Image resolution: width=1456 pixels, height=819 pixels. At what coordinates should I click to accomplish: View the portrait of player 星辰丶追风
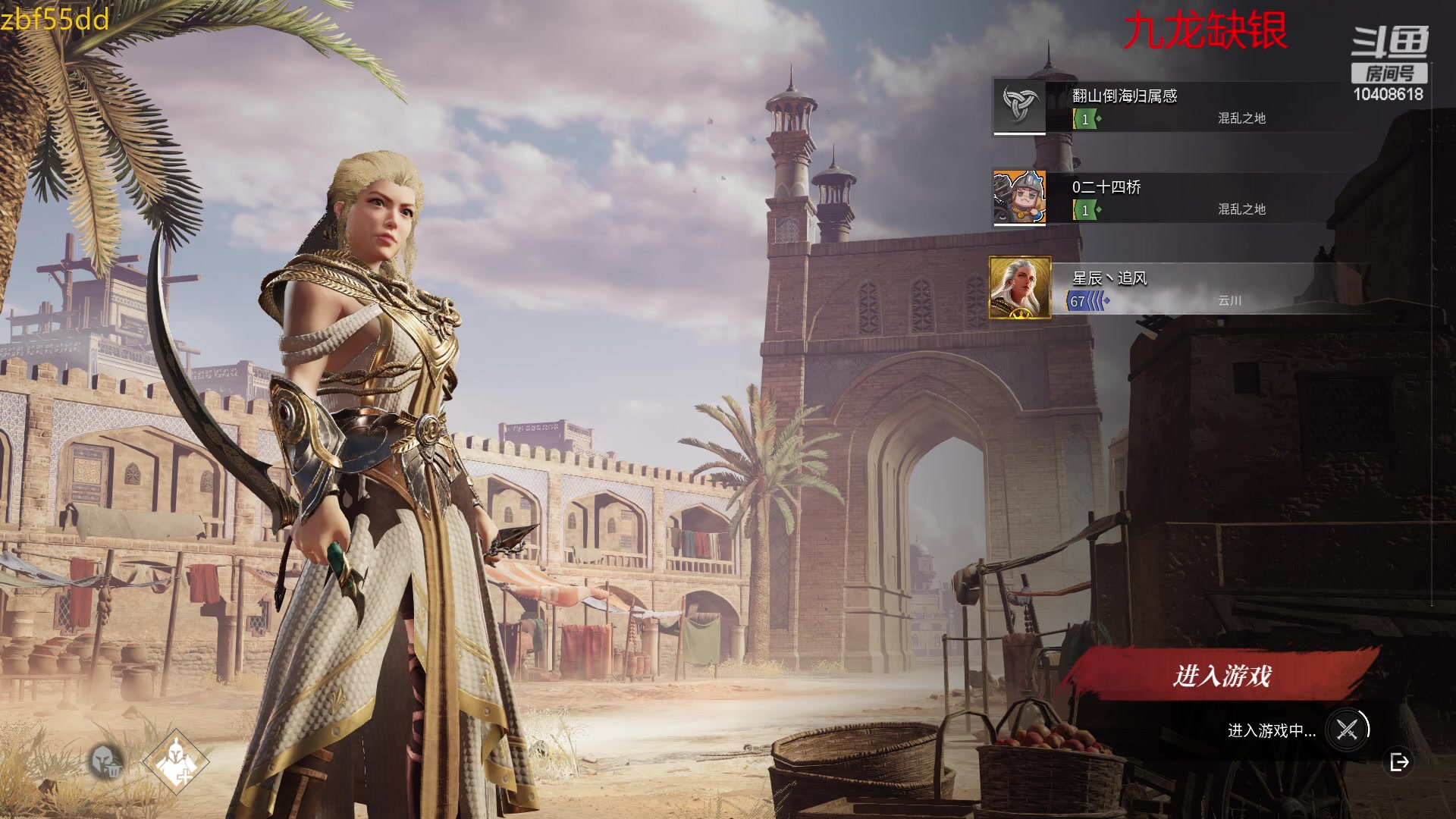pos(1020,287)
